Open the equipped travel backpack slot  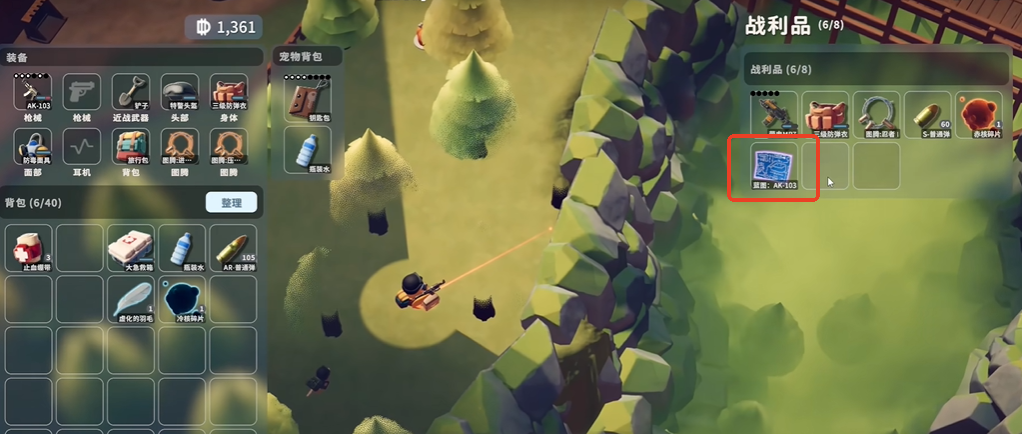coord(131,149)
